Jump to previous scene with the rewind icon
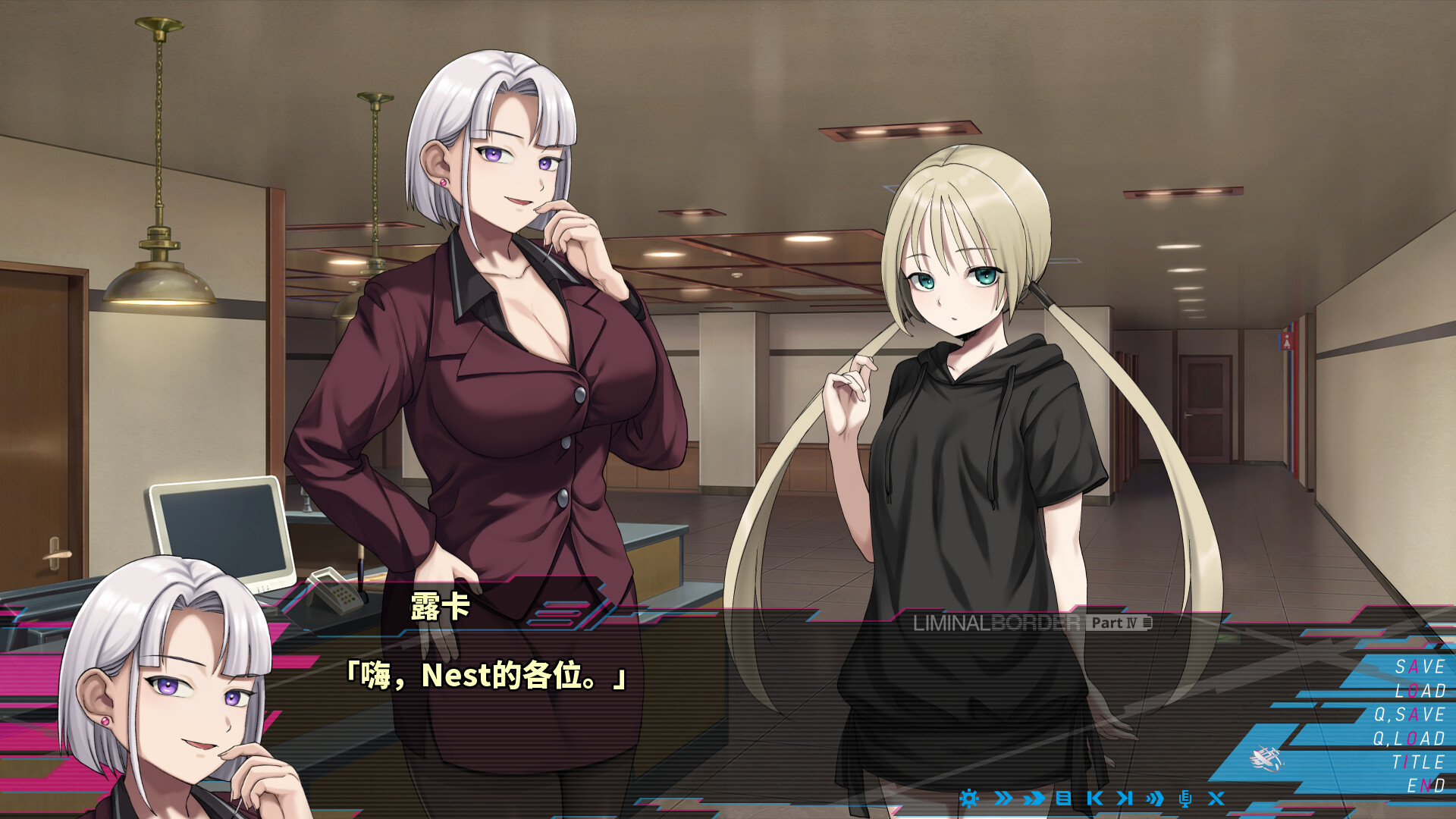 point(1097,798)
